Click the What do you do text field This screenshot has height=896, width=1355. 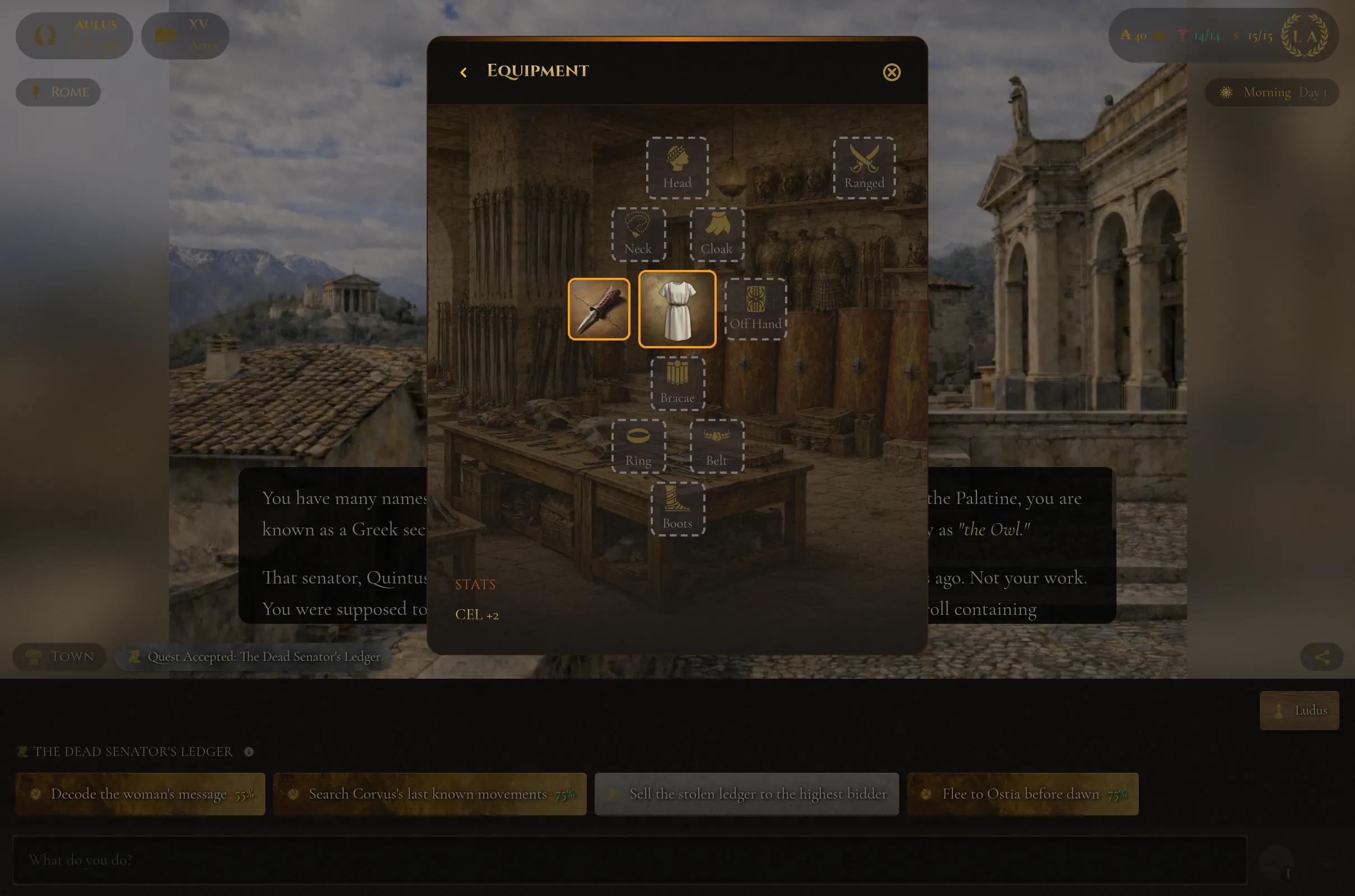(628, 860)
